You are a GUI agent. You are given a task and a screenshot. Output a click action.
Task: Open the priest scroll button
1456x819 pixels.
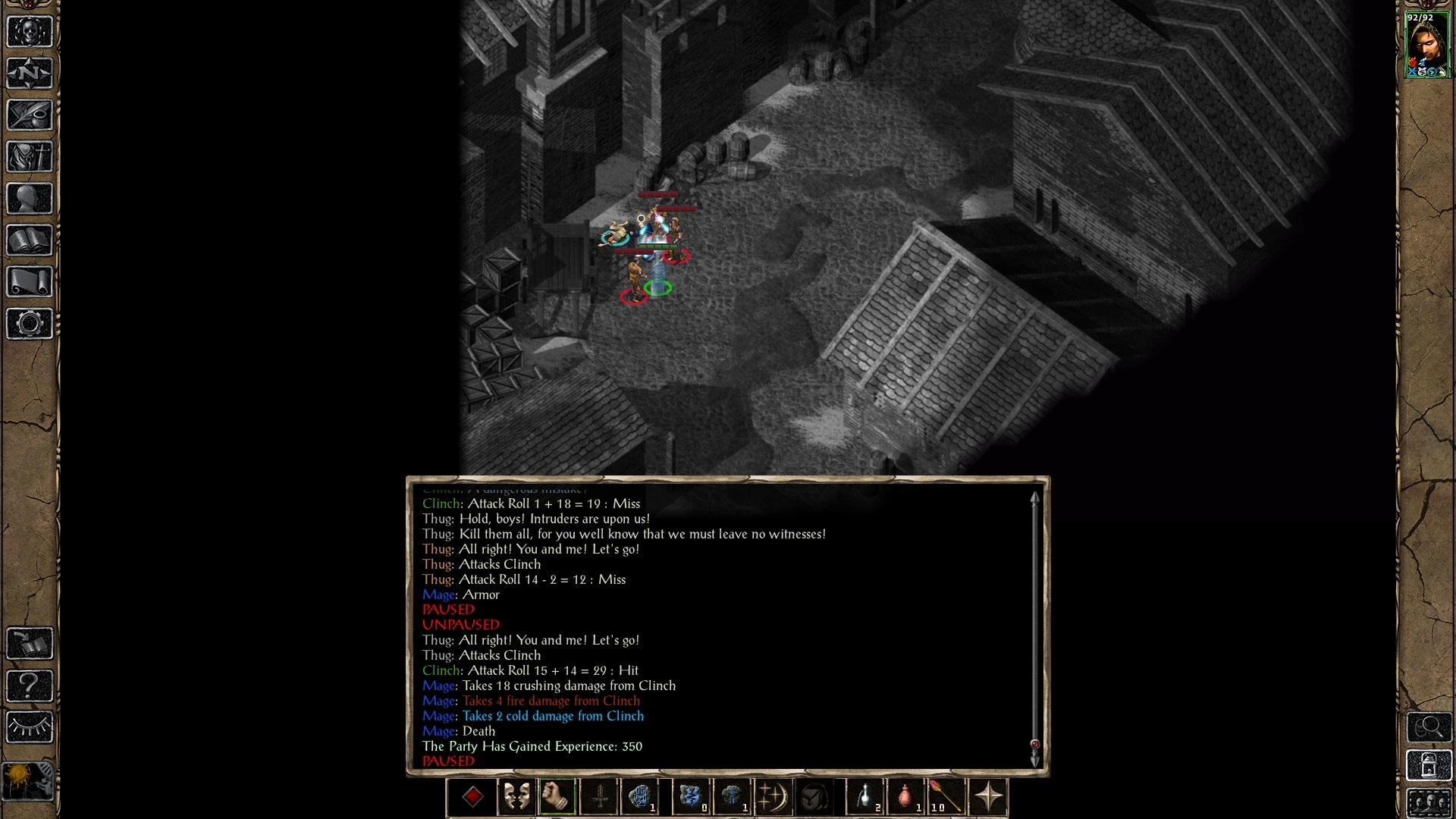[x=30, y=282]
